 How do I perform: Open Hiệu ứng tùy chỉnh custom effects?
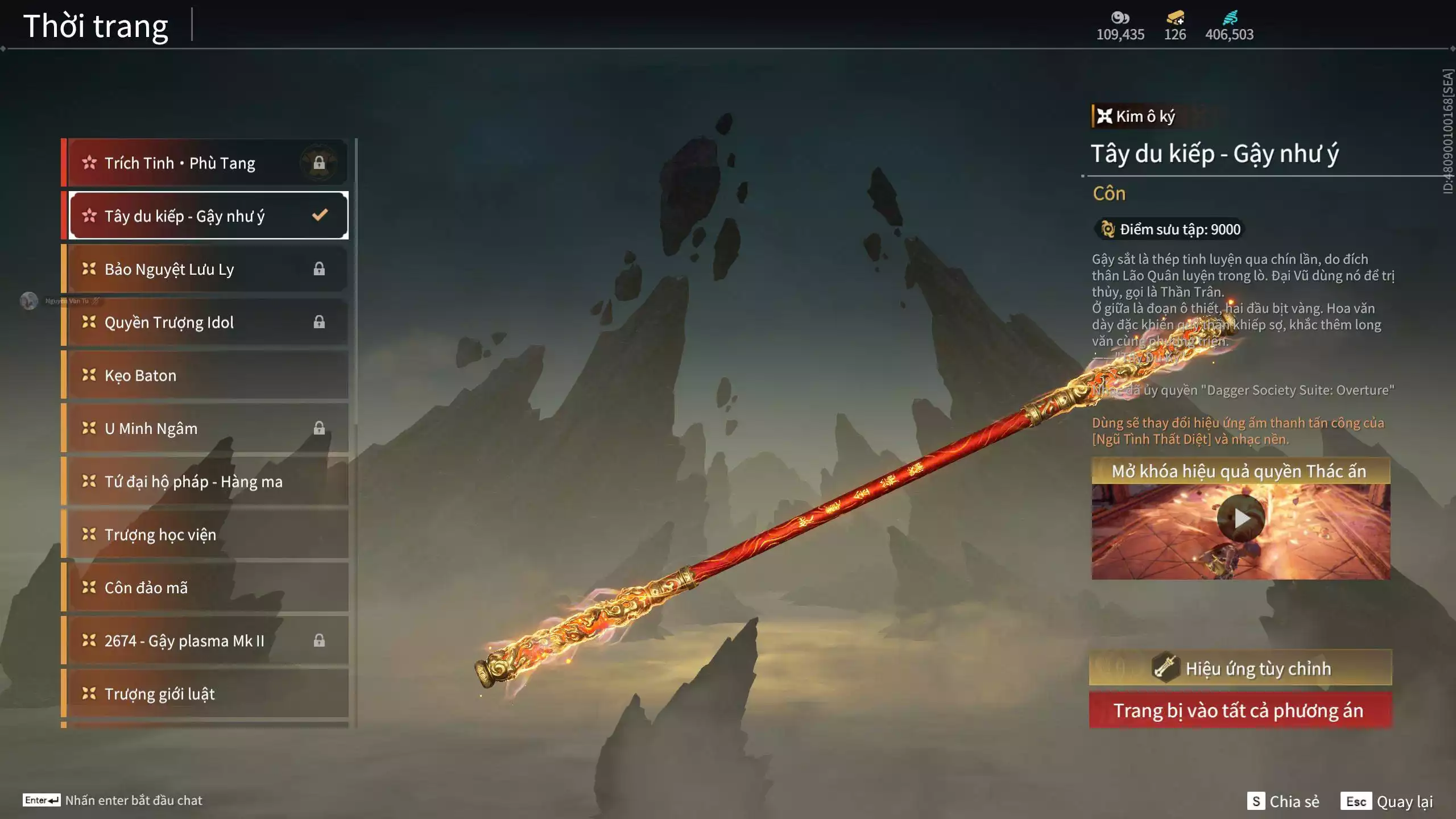click(x=1240, y=668)
